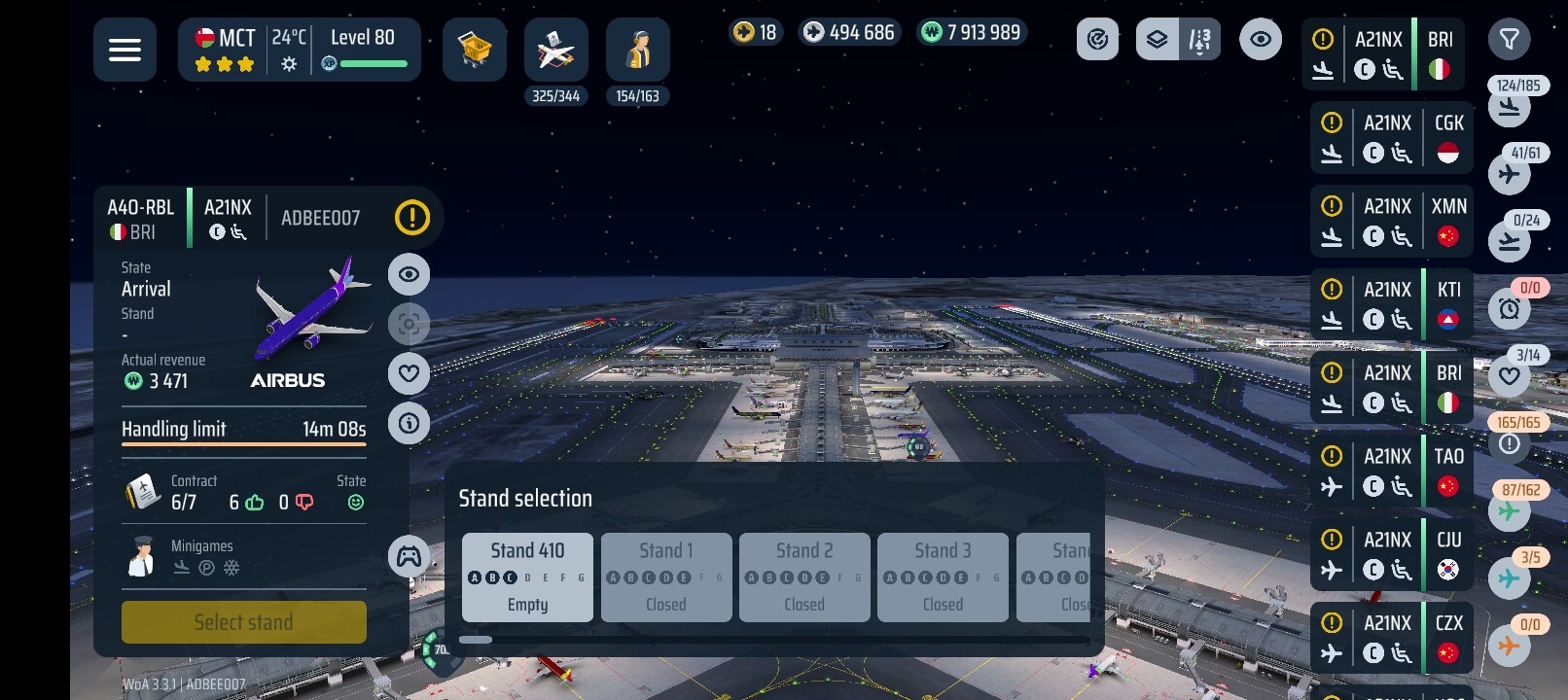Add aircraft to favorites with heart icon
Screen dimensions: 1568x700
click(409, 373)
